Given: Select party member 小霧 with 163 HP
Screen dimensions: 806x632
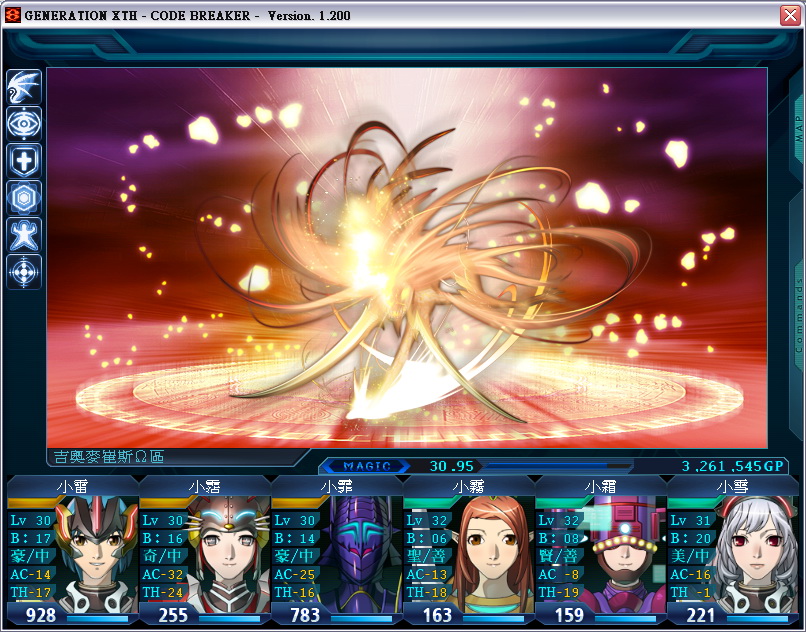Looking at the screenshot, I should pyautogui.click(x=469, y=552).
